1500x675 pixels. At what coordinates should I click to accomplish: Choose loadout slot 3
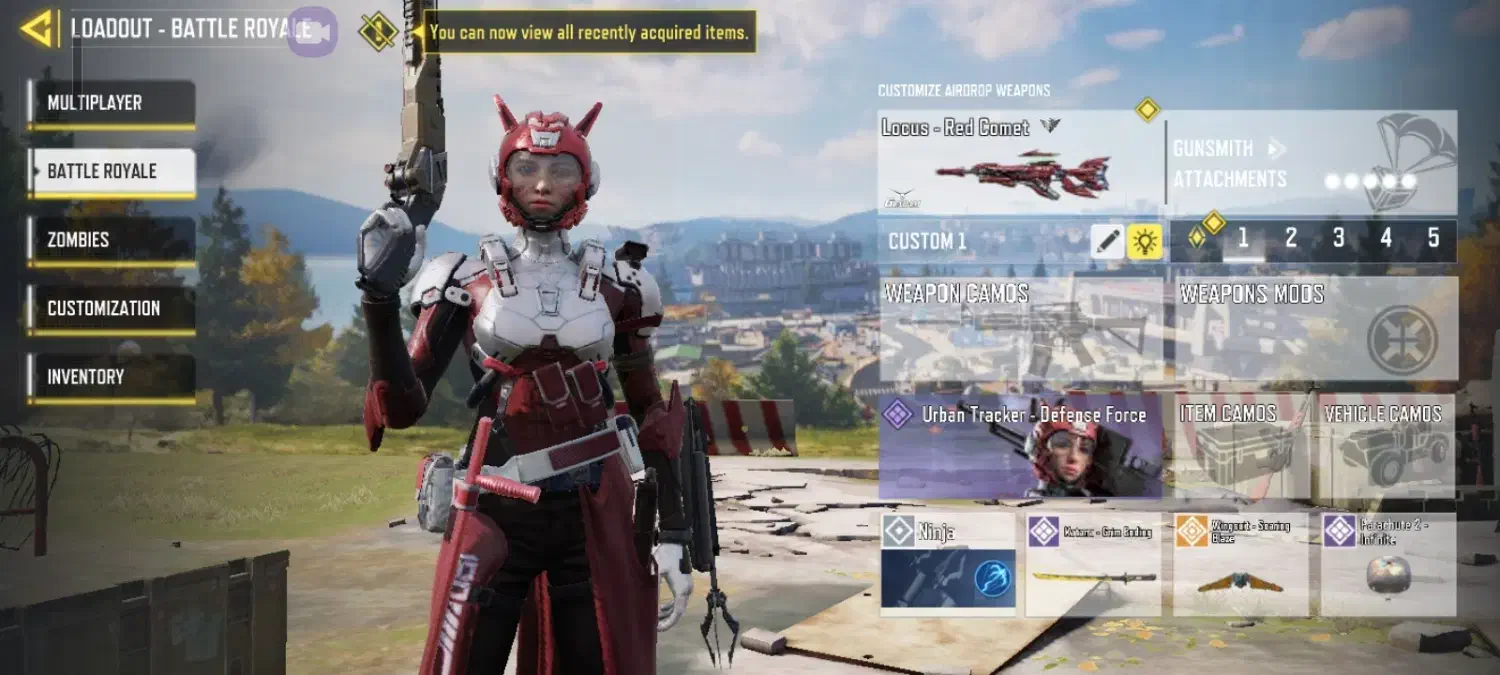click(x=1338, y=239)
